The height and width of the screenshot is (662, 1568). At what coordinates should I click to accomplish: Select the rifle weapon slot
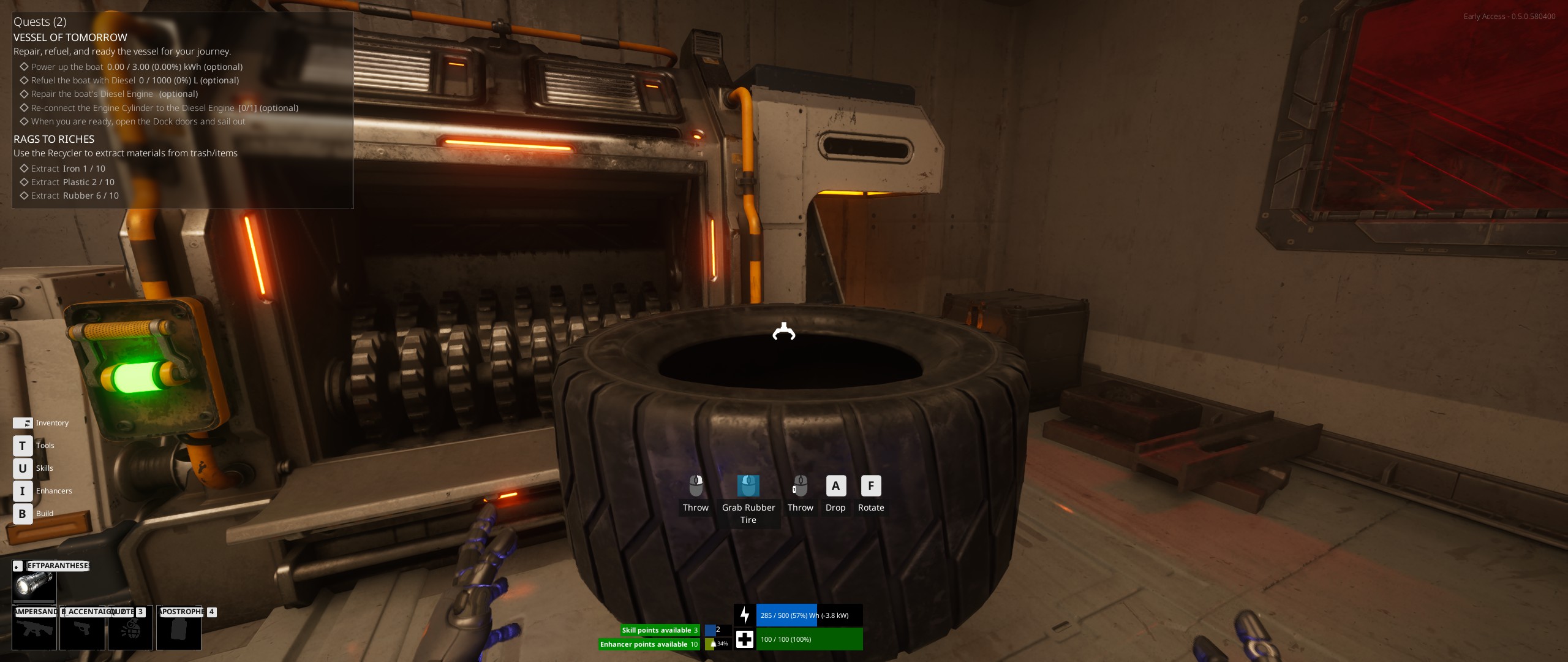[x=34, y=628]
